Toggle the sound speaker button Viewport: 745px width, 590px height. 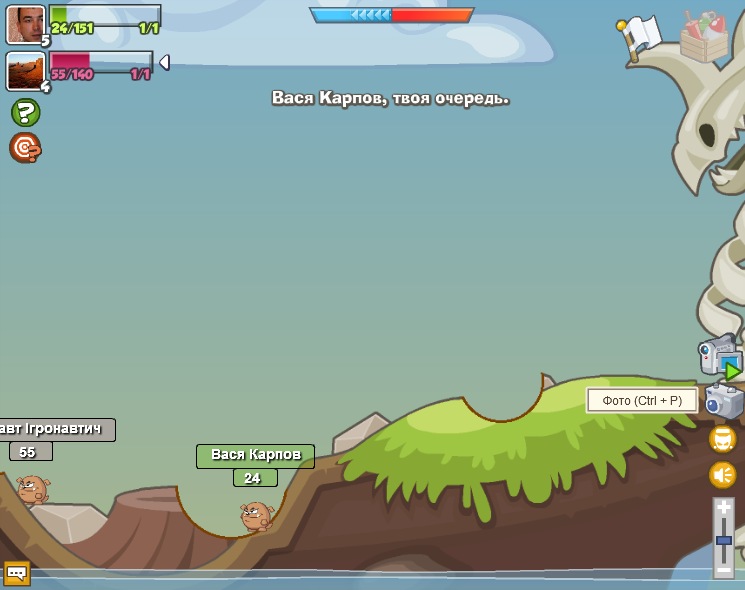(x=723, y=475)
